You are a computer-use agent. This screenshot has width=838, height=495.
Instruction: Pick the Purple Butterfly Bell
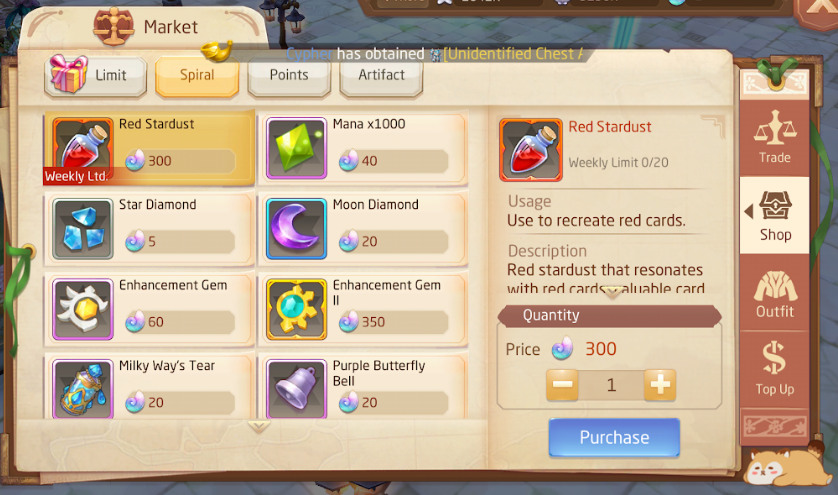point(363,388)
